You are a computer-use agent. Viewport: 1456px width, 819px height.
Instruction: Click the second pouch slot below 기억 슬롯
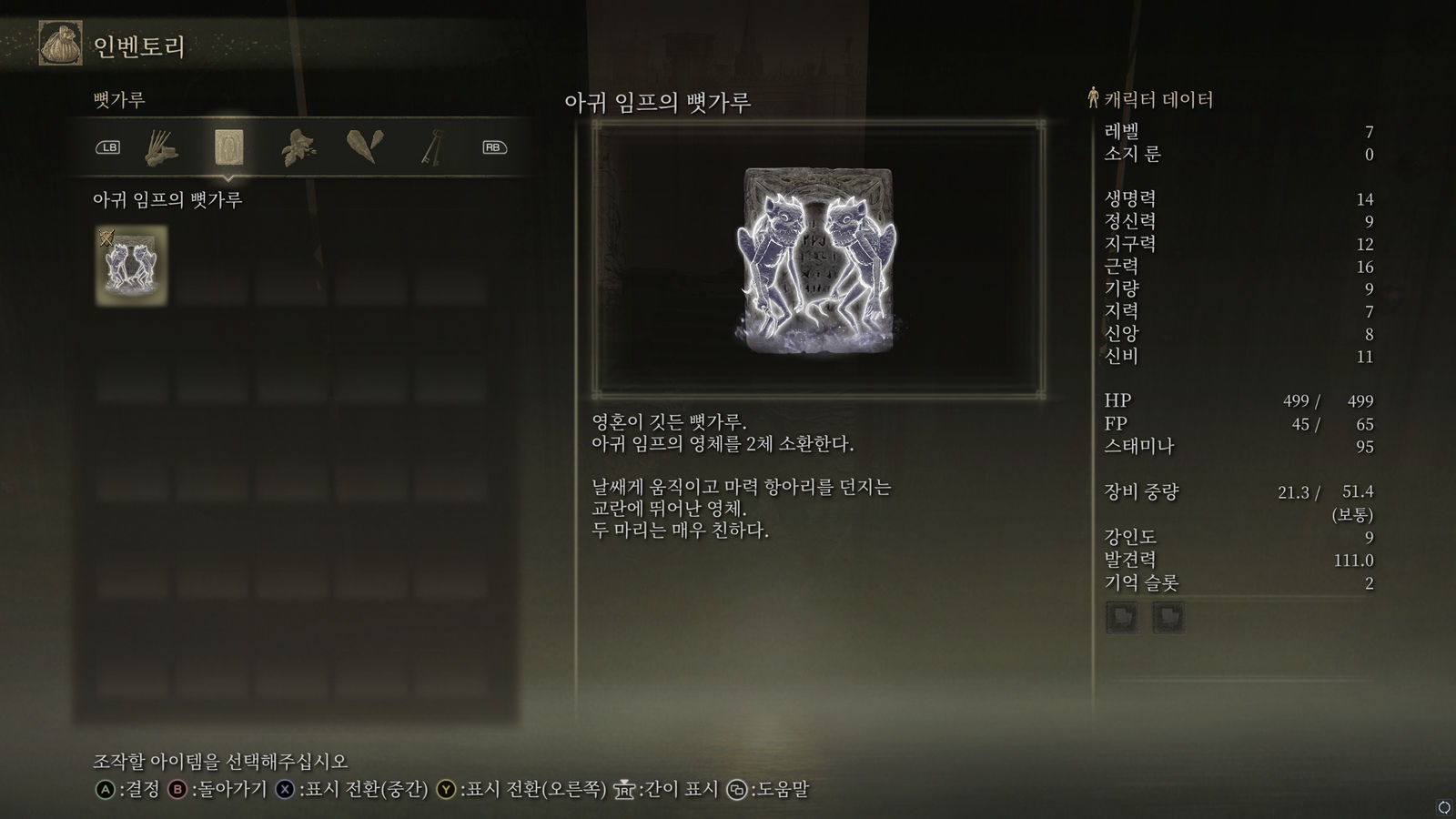coord(1168,618)
